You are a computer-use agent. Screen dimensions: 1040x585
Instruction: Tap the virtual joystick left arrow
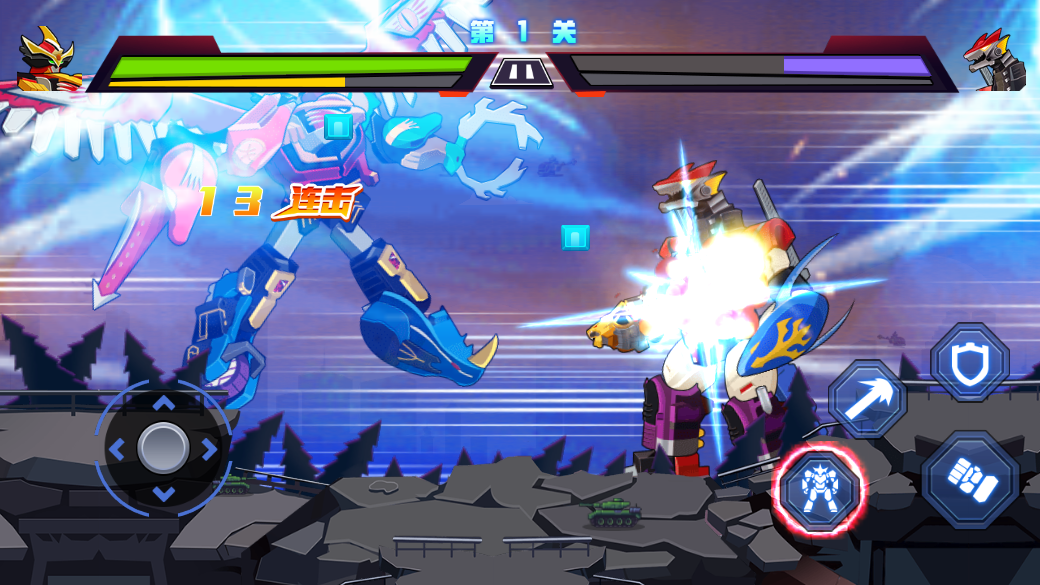(x=117, y=449)
